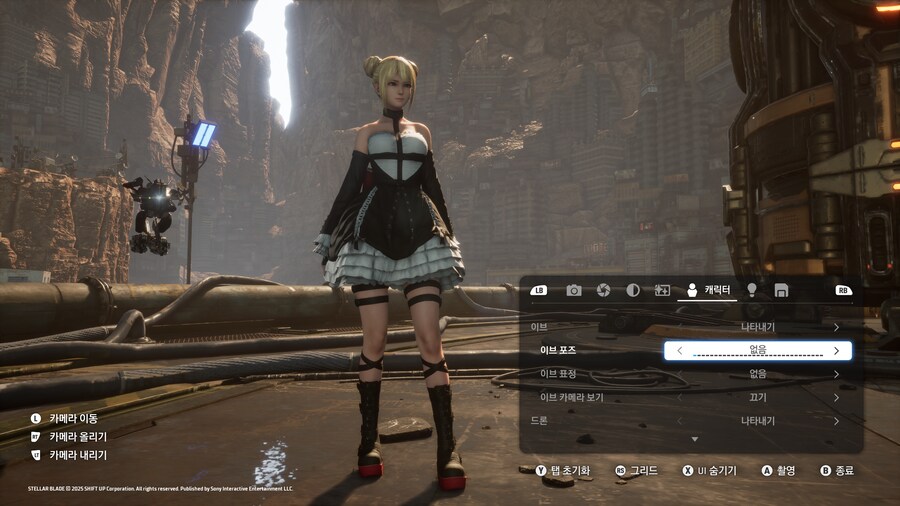The width and height of the screenshot is (900, 506).
Task: Change 이브 표정 using its right arrow
Action: tap(836, 374)
